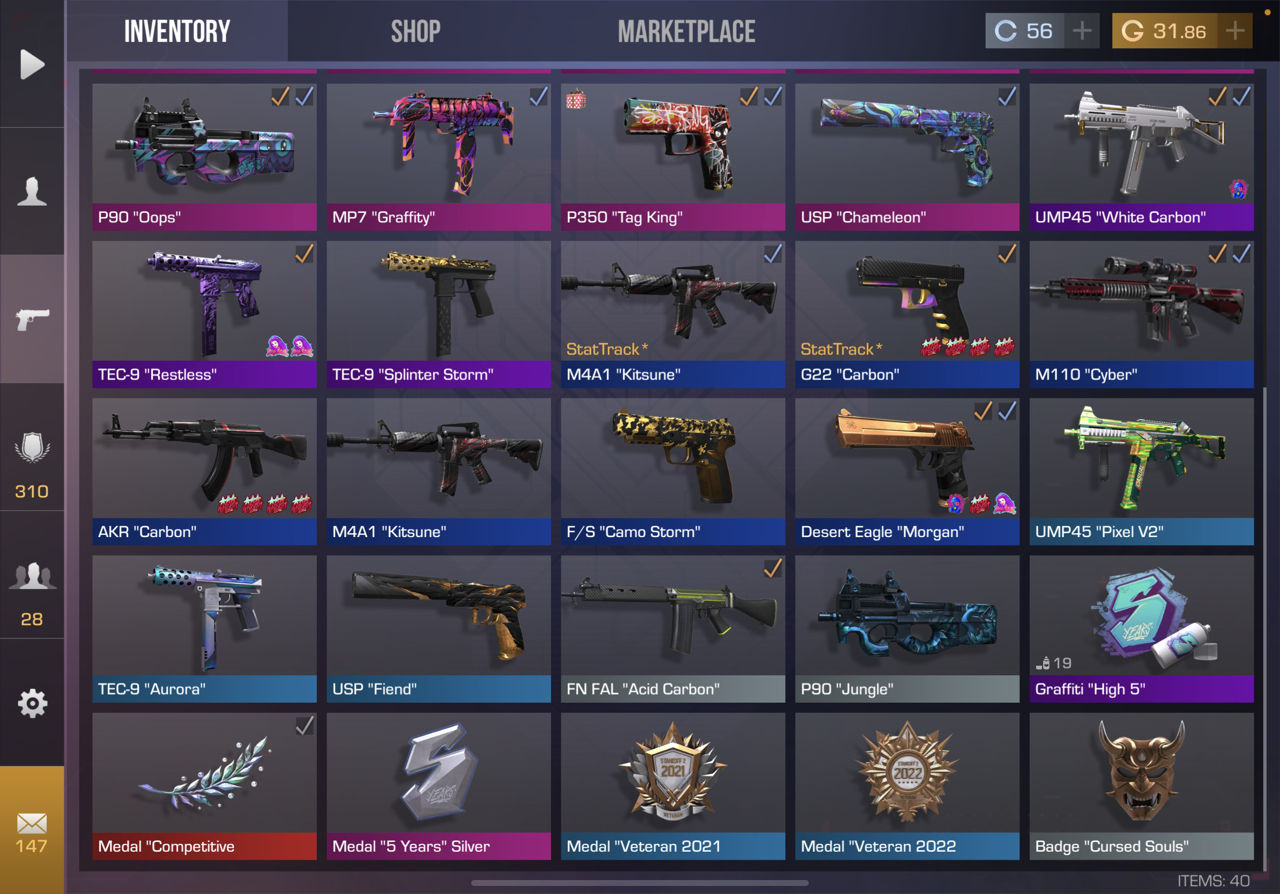1280x894 pixels.
Task: Switch to the Shop tab
Action: [415, 31]
